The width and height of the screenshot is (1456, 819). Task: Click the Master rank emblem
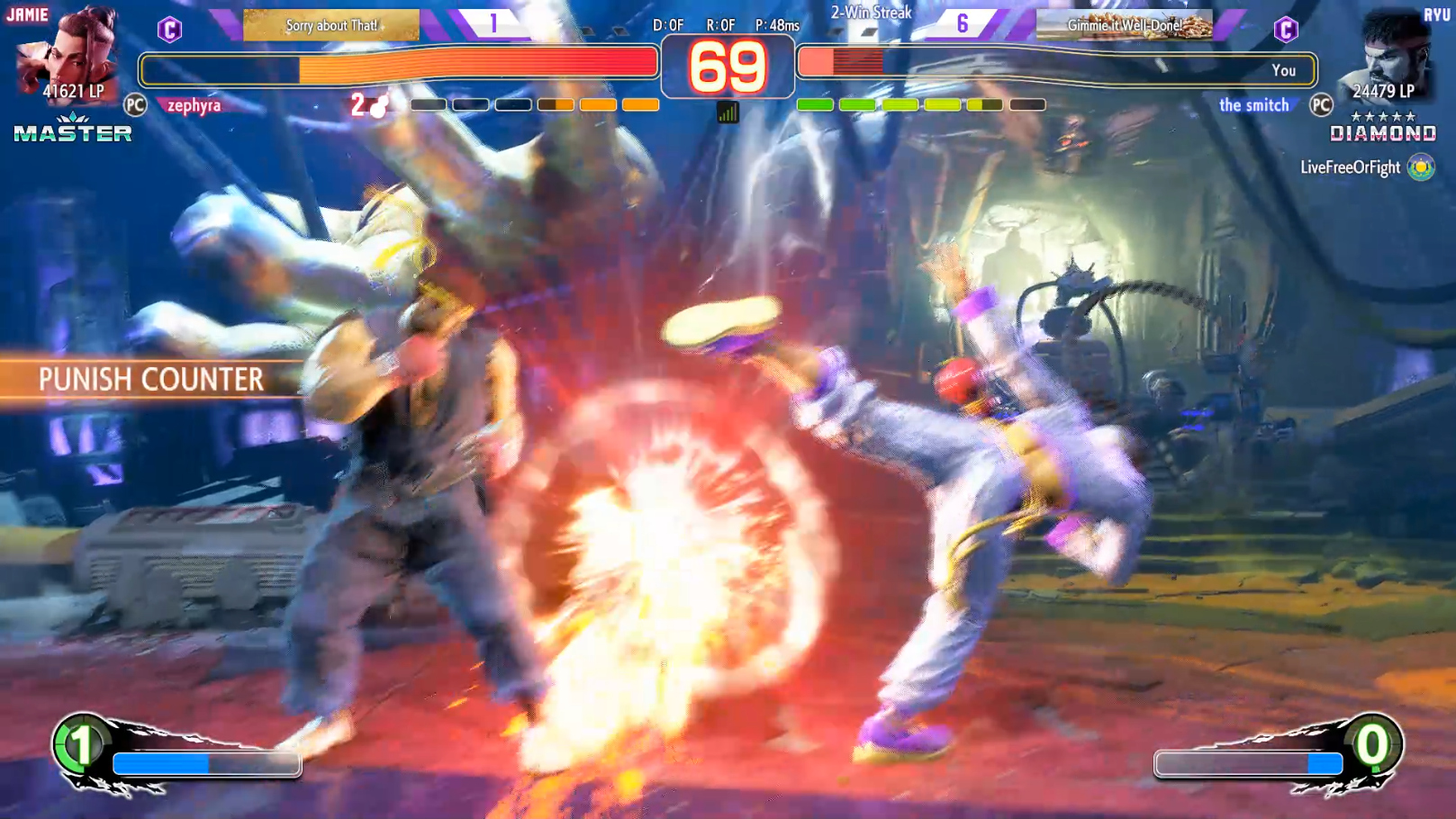tap(73, 129)
